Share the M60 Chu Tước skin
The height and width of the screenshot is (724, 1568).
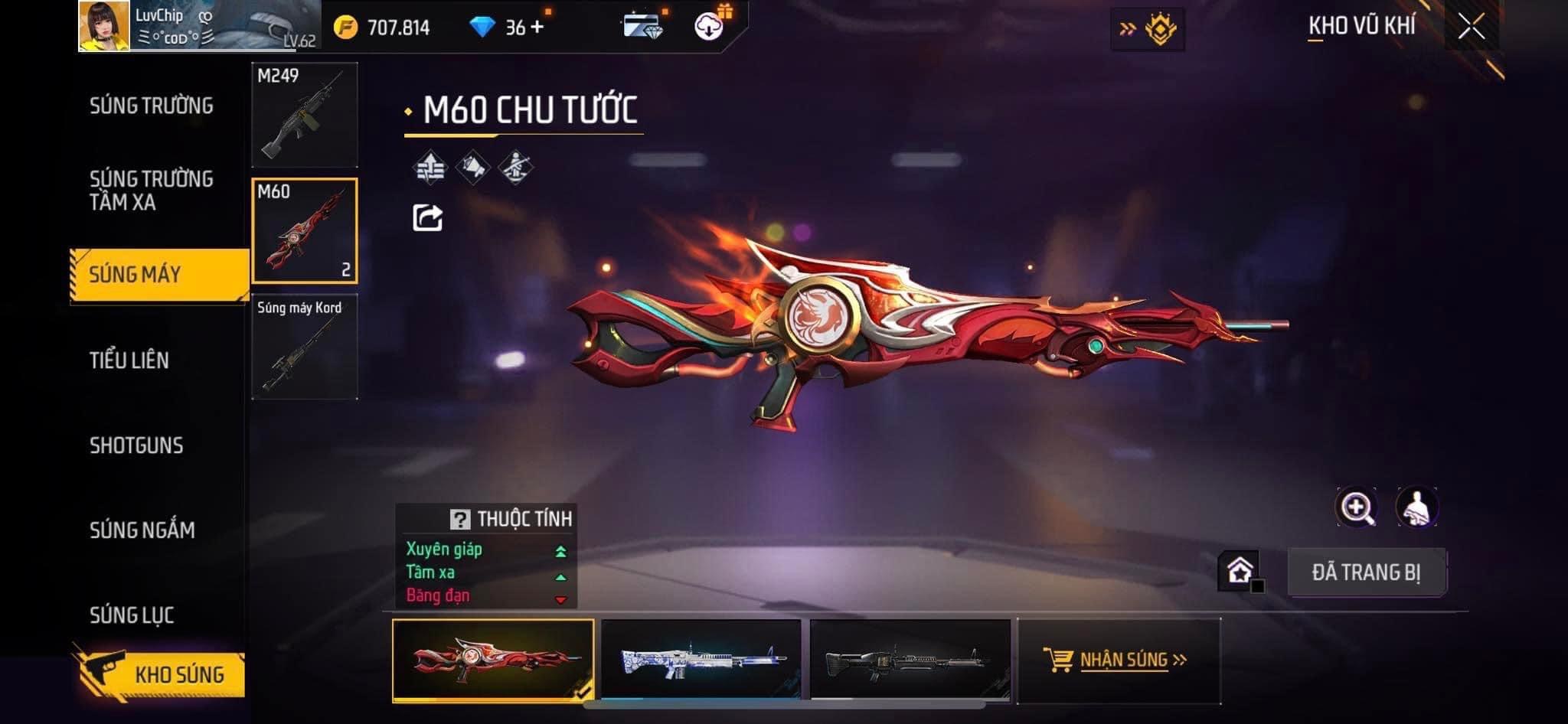point(427,218)
